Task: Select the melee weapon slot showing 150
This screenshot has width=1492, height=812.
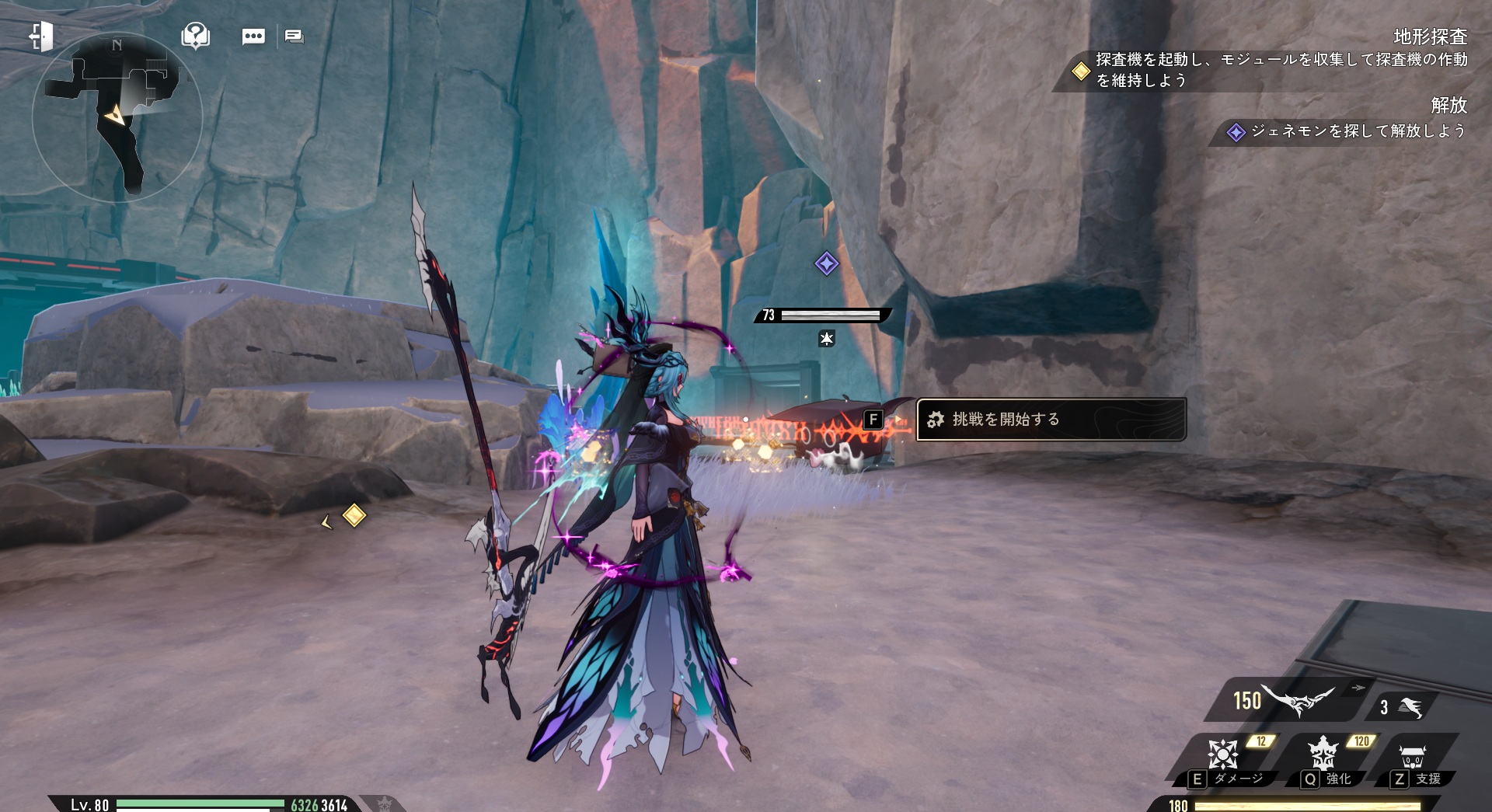Action: pos(1286,700)
